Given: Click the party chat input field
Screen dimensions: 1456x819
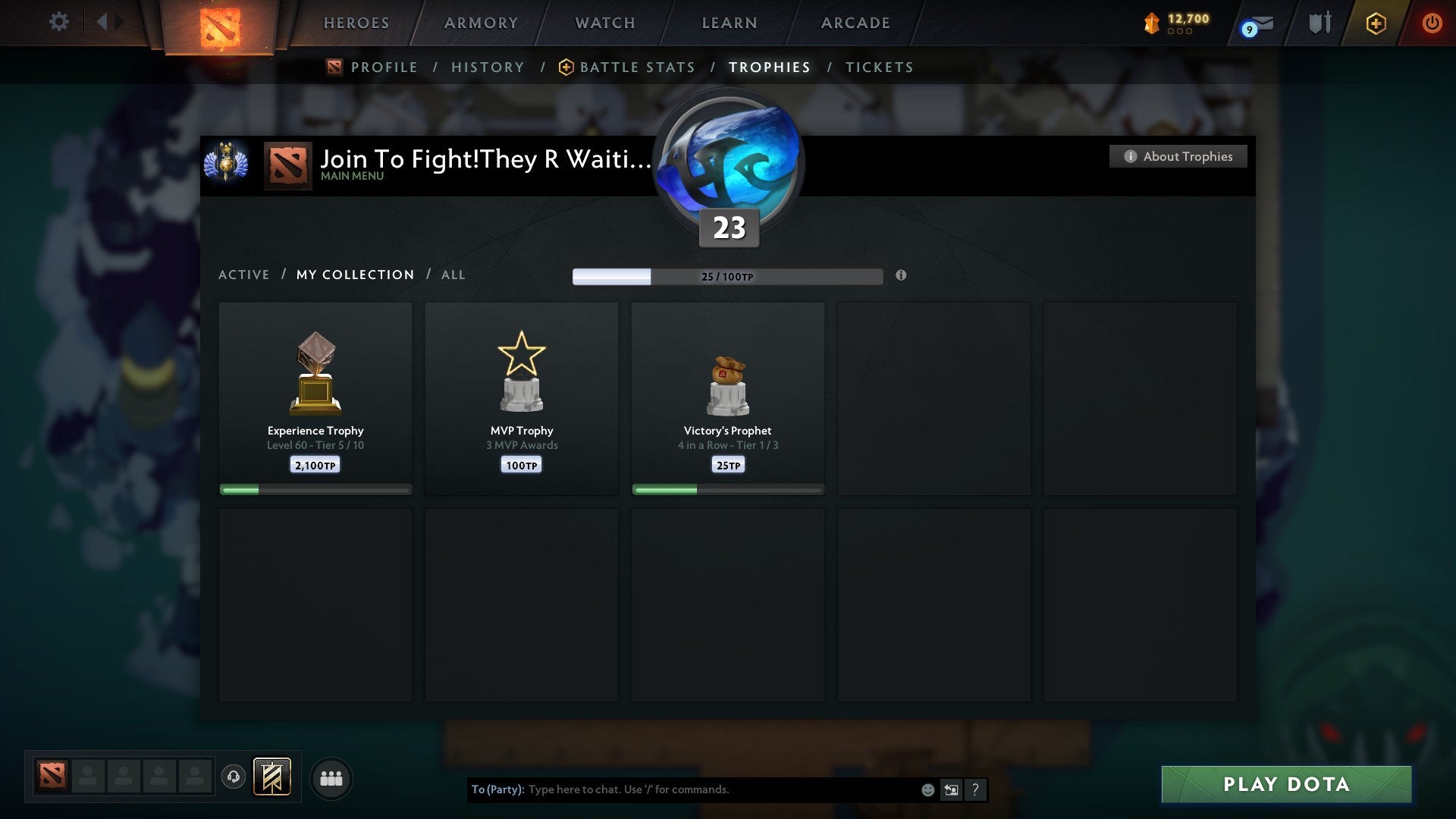Looking at the screenshot, I should point(682,789).
